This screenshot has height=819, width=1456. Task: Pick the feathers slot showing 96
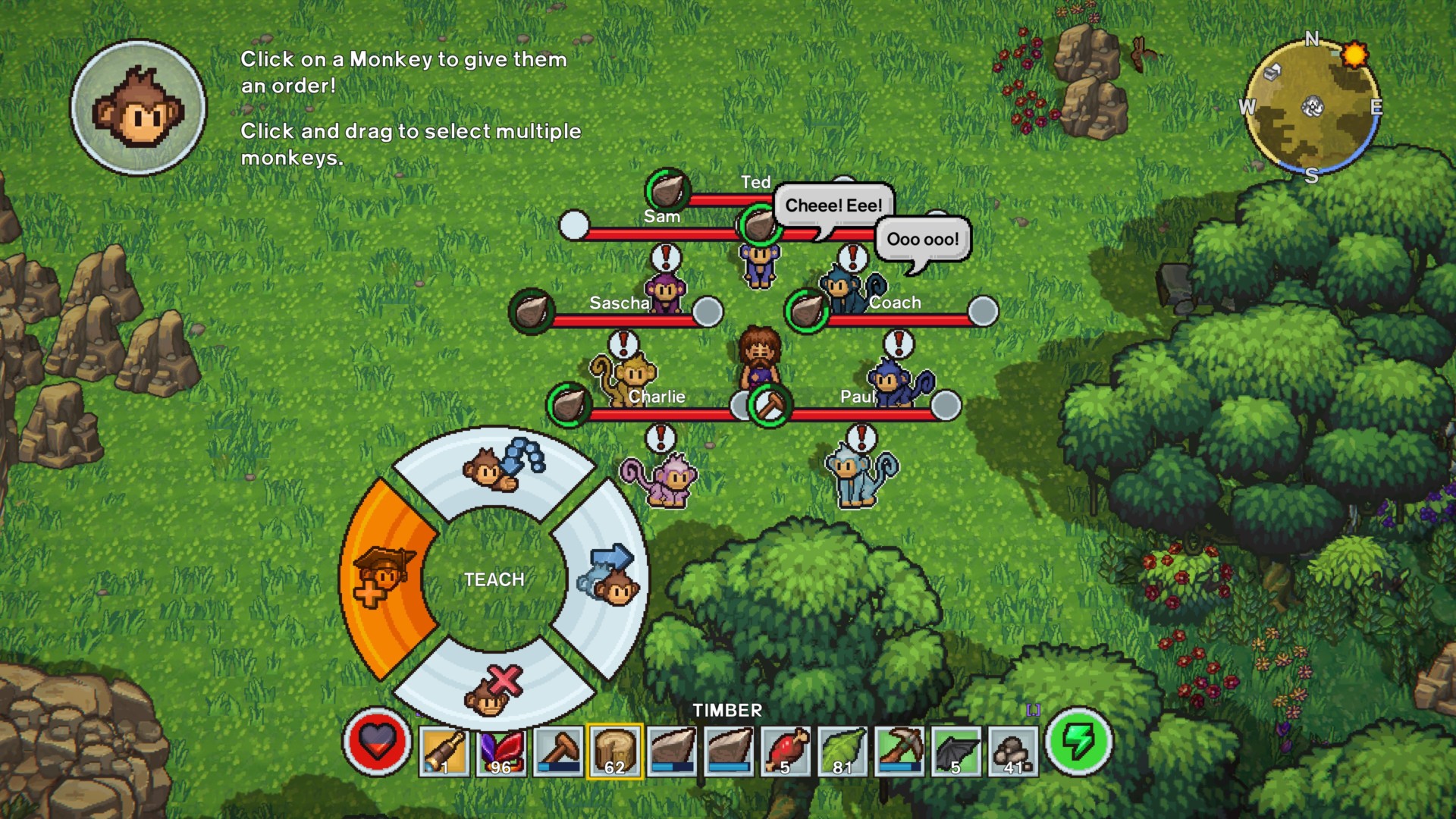pyautogui.click(x=501, y=751)
